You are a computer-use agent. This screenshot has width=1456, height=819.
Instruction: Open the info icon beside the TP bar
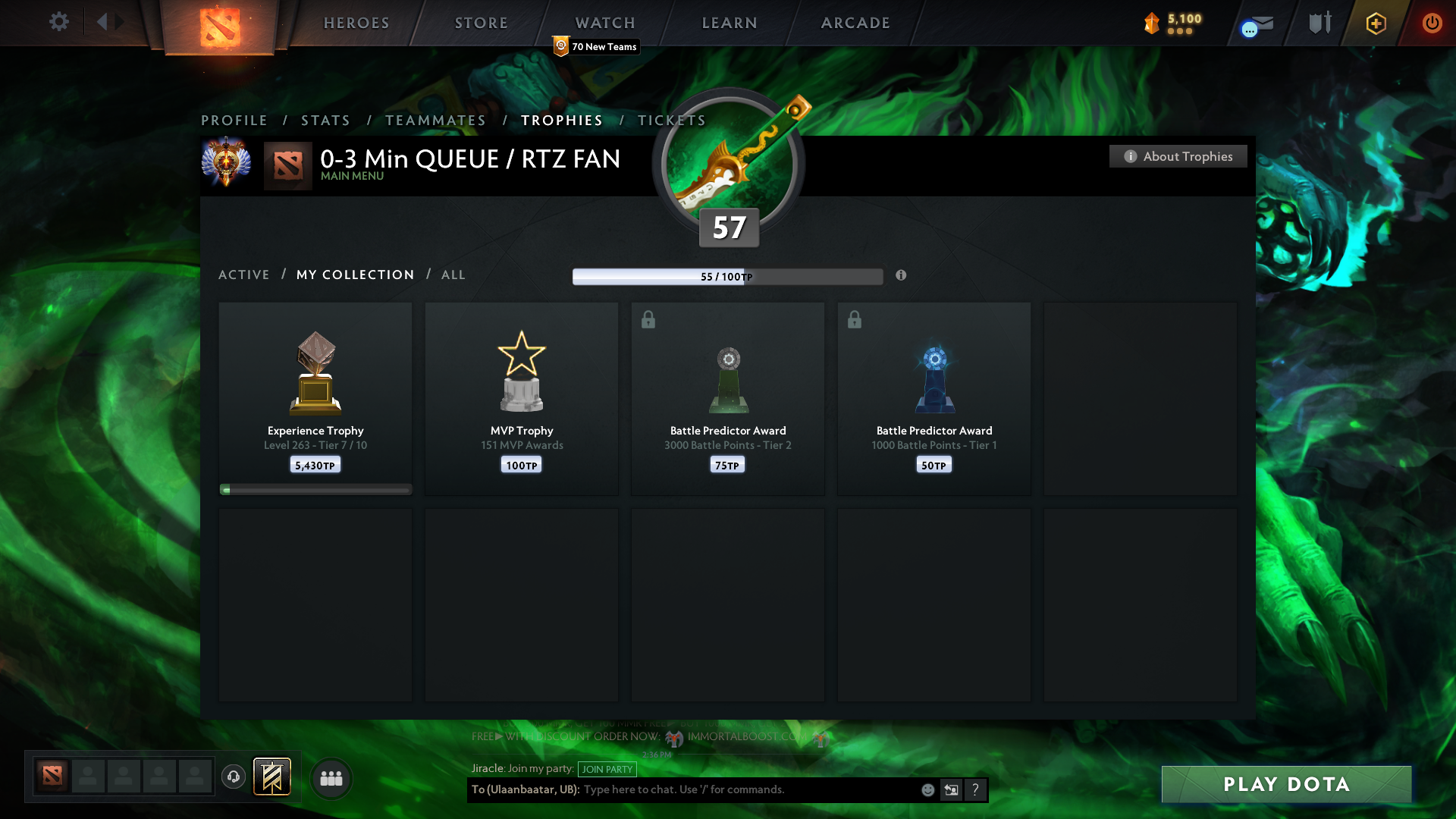pyautogui.click(x=902, y=276)
